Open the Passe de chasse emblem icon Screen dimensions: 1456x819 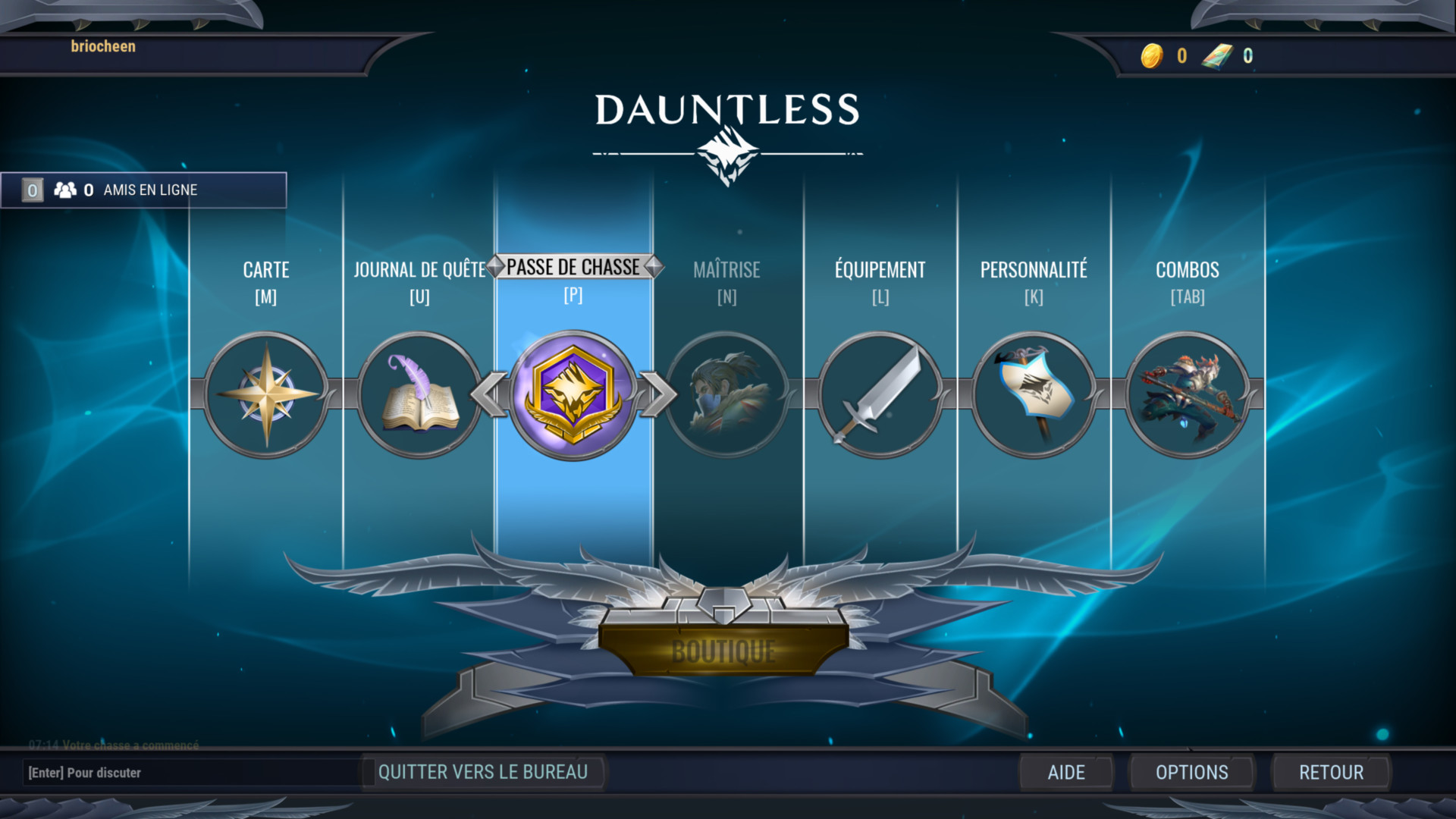574,393
